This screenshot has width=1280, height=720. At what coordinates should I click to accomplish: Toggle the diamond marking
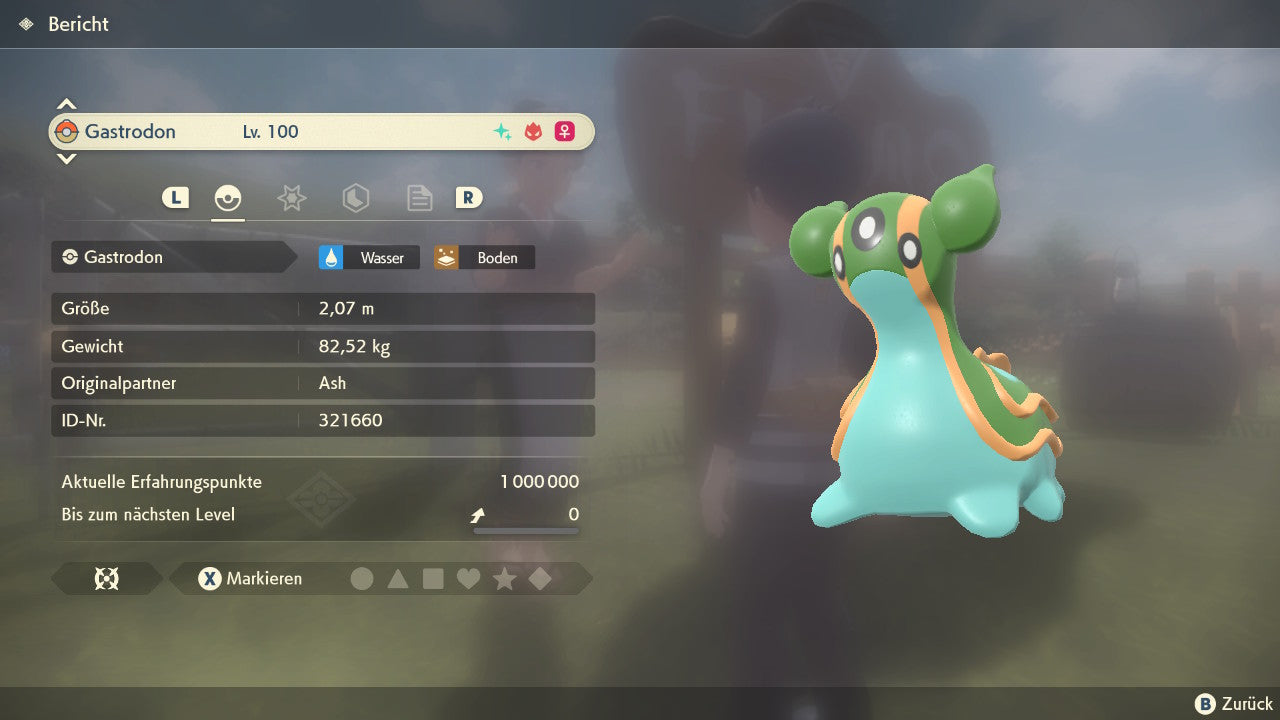540,578
